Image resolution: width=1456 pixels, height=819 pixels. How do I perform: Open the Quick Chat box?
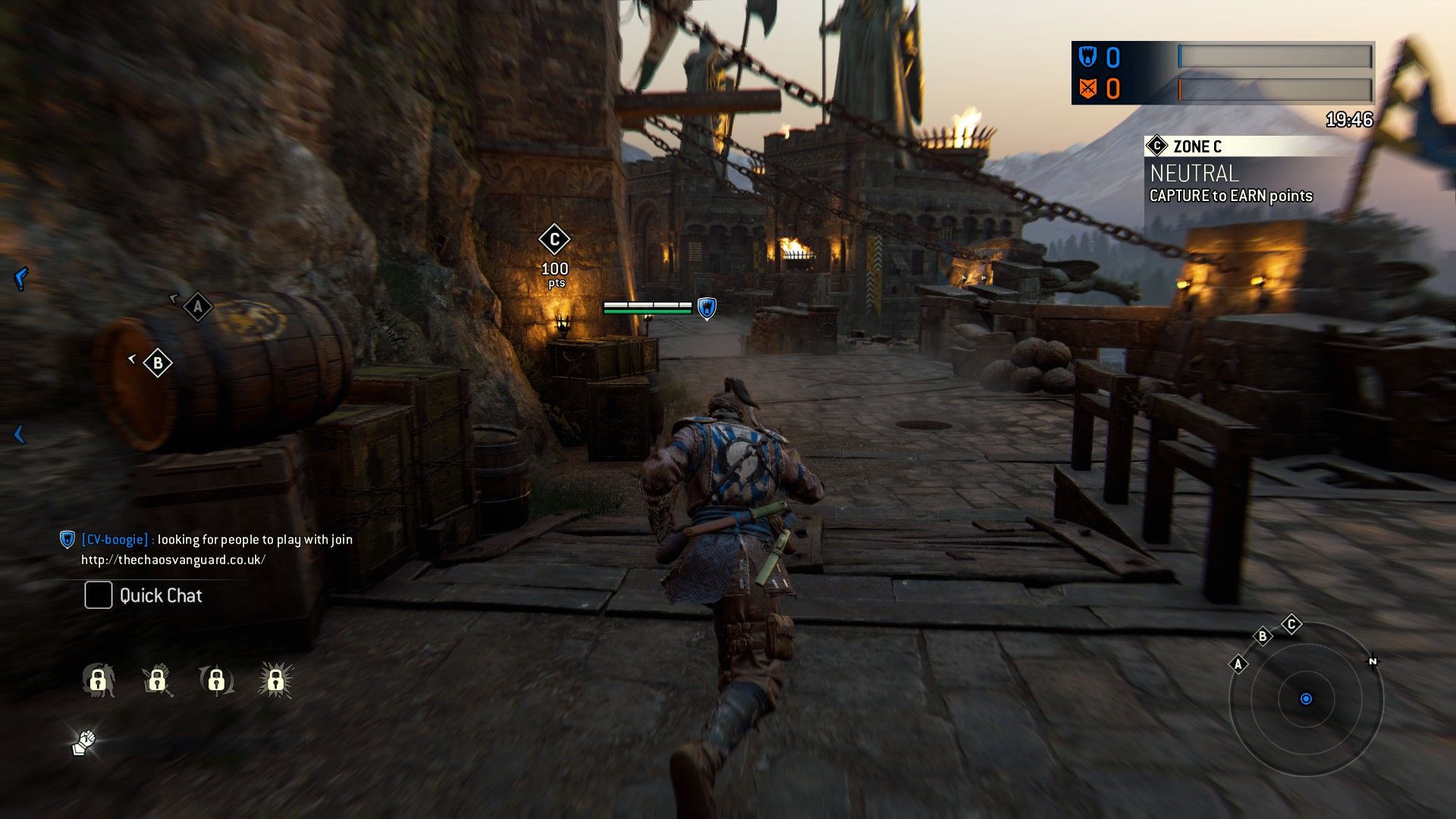99,595
